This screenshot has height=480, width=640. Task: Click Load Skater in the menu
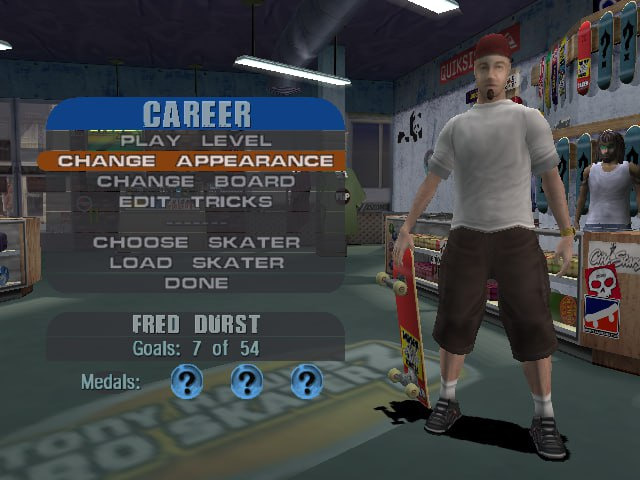(x=196, y=263)
